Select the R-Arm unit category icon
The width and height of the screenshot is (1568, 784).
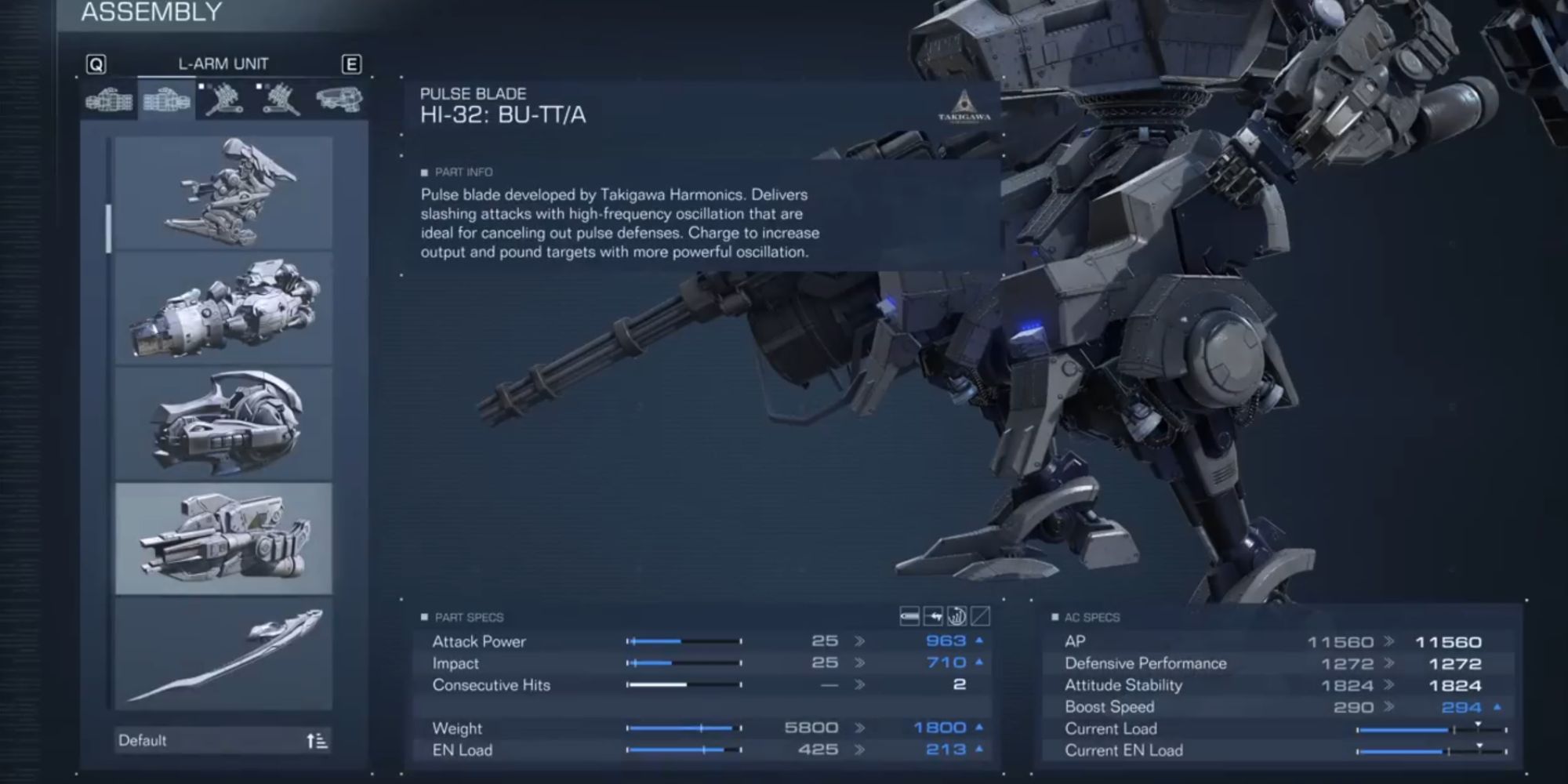(x=110, y=100)
